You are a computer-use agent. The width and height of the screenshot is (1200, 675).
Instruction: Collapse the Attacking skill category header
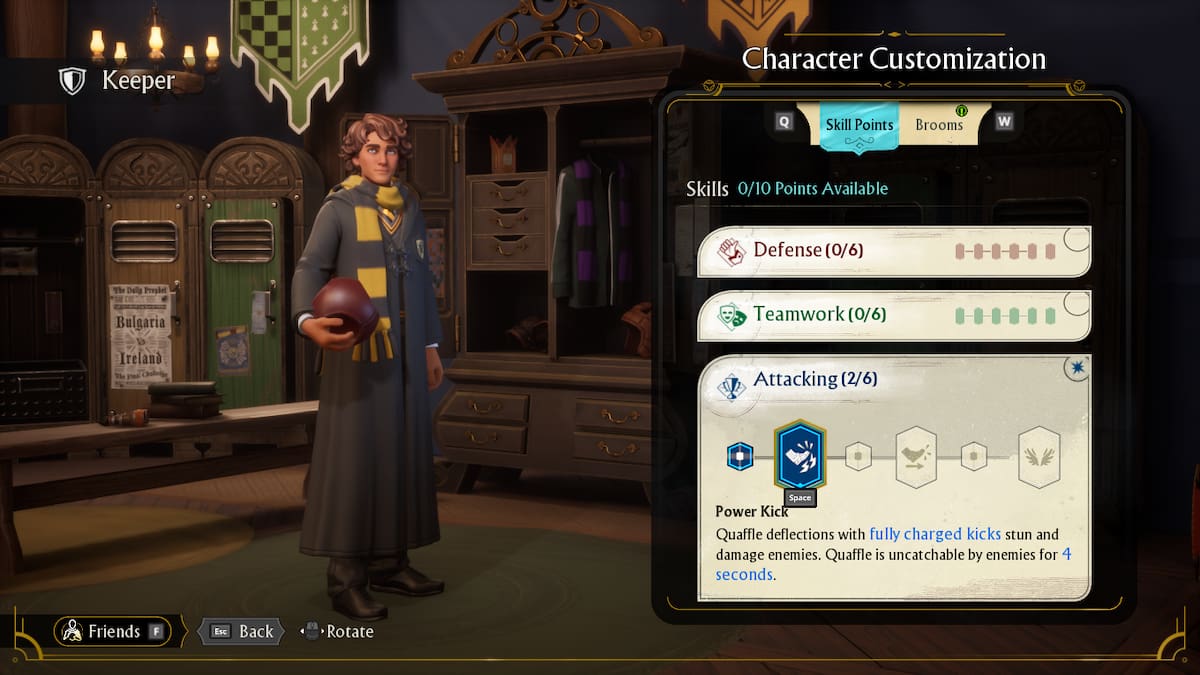coord(892,380)
